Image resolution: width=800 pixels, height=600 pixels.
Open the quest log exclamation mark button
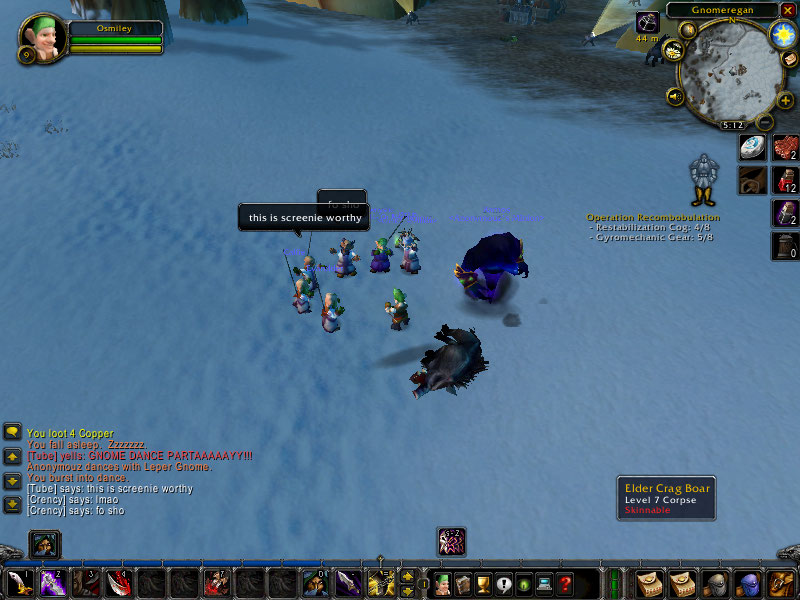pos(503,584)
